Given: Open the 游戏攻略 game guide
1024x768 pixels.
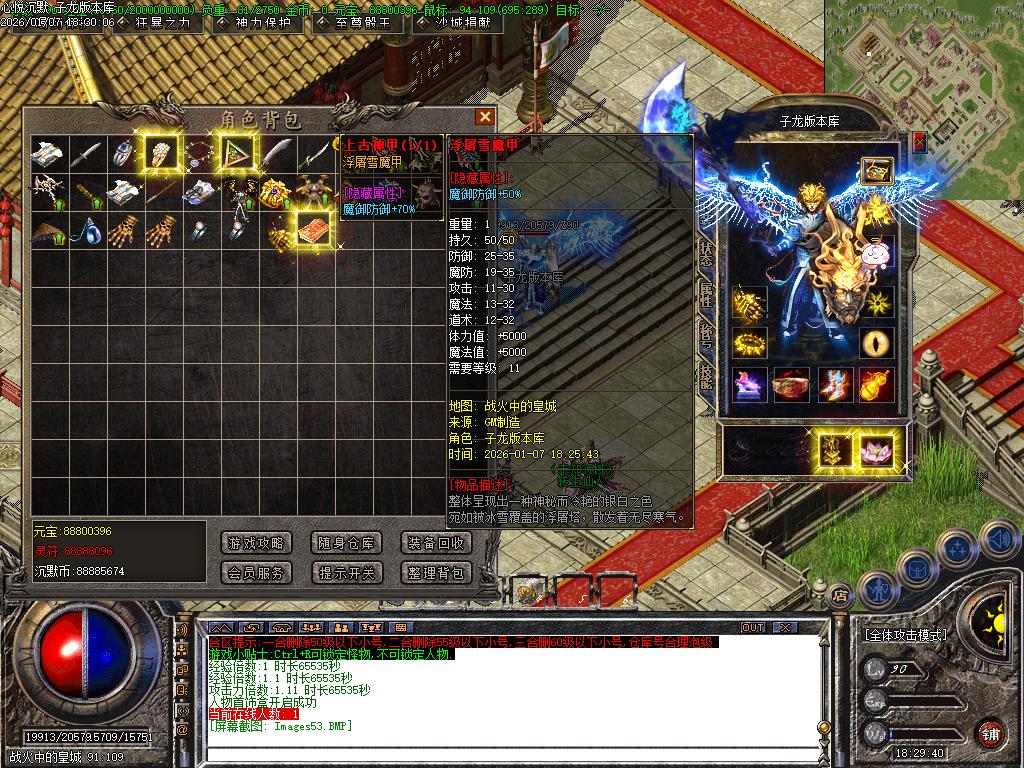Looking at the screenshot, I should [x=257, y=543].
